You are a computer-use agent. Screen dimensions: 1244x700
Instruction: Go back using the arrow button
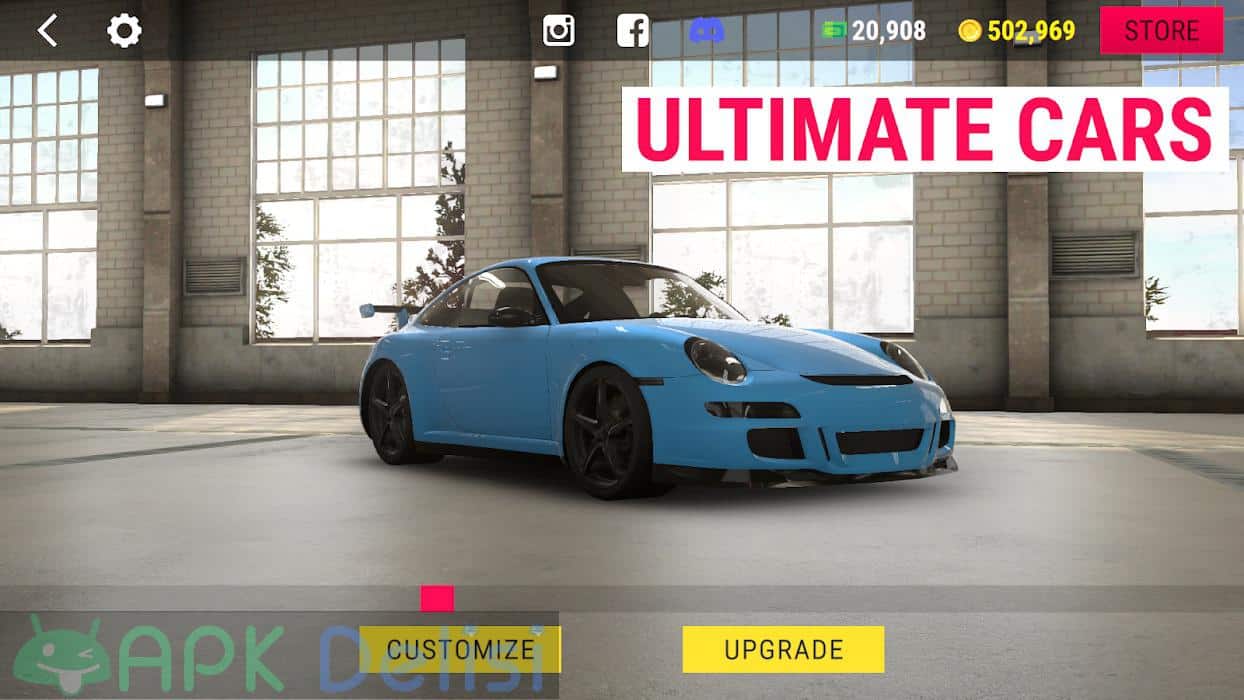(47, 31)
